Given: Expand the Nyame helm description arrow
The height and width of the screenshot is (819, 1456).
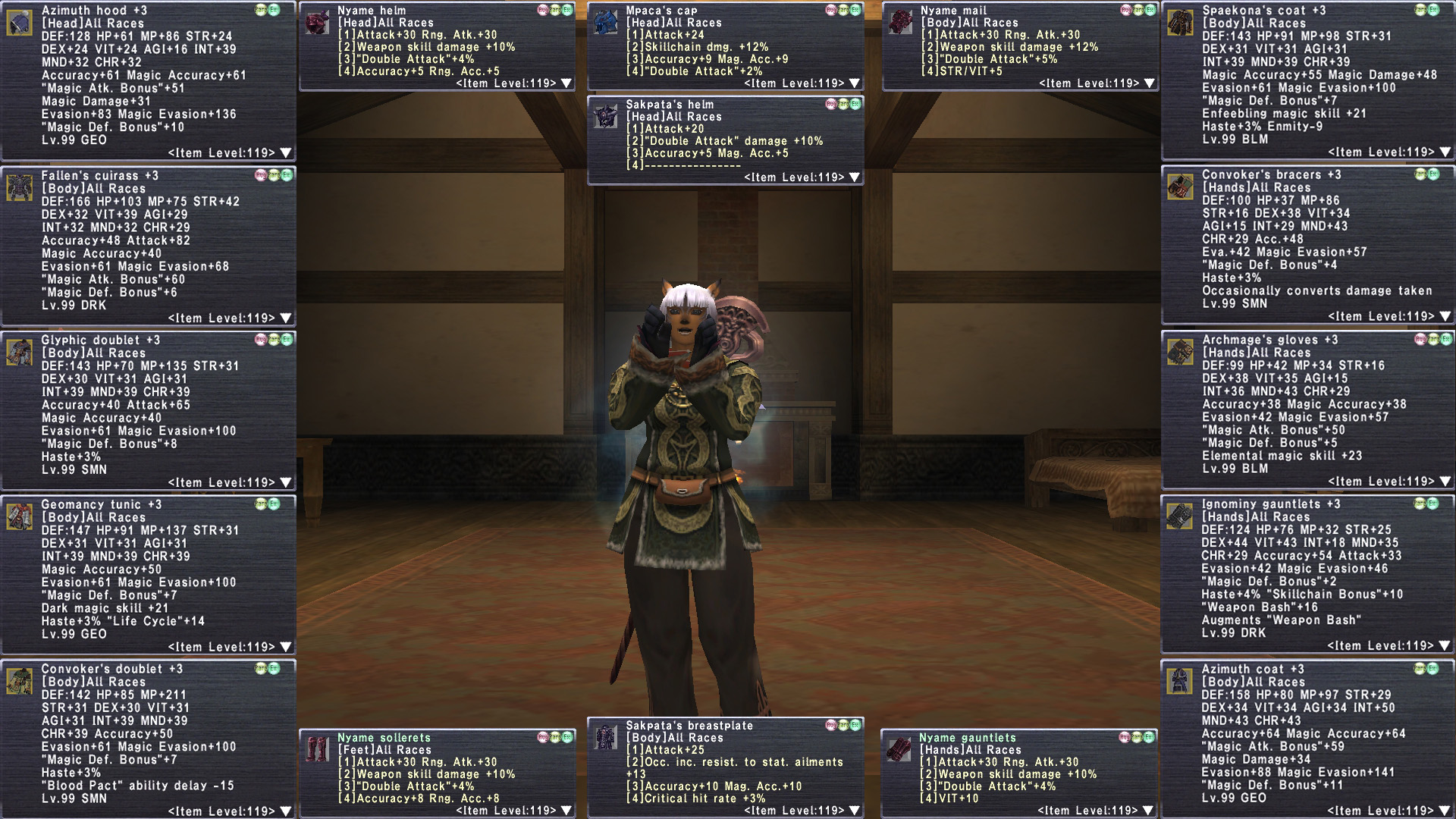Looking at the screenshot, I should [566, 83].
